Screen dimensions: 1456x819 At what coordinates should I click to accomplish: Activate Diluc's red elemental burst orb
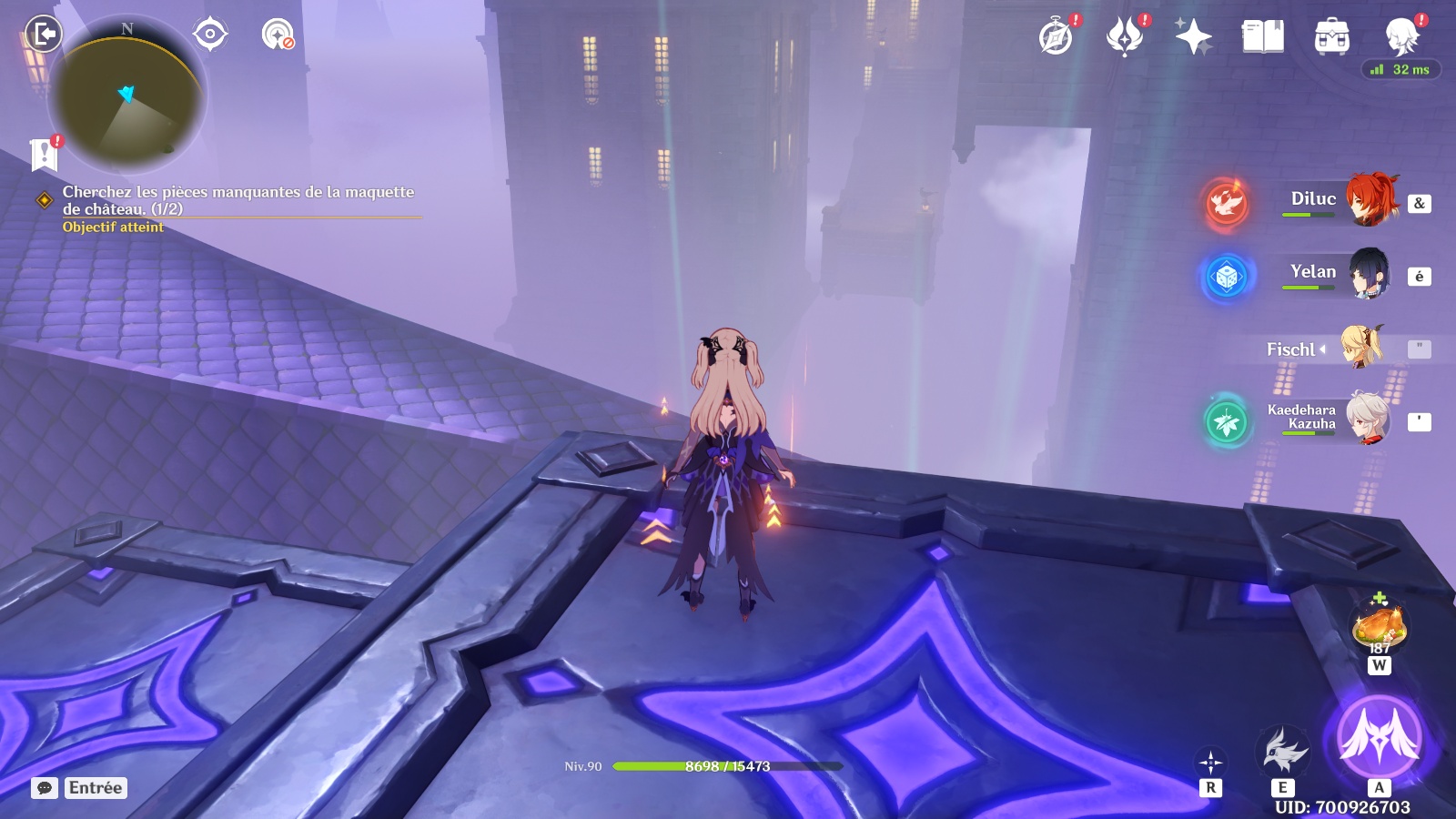click(1226, 202)
